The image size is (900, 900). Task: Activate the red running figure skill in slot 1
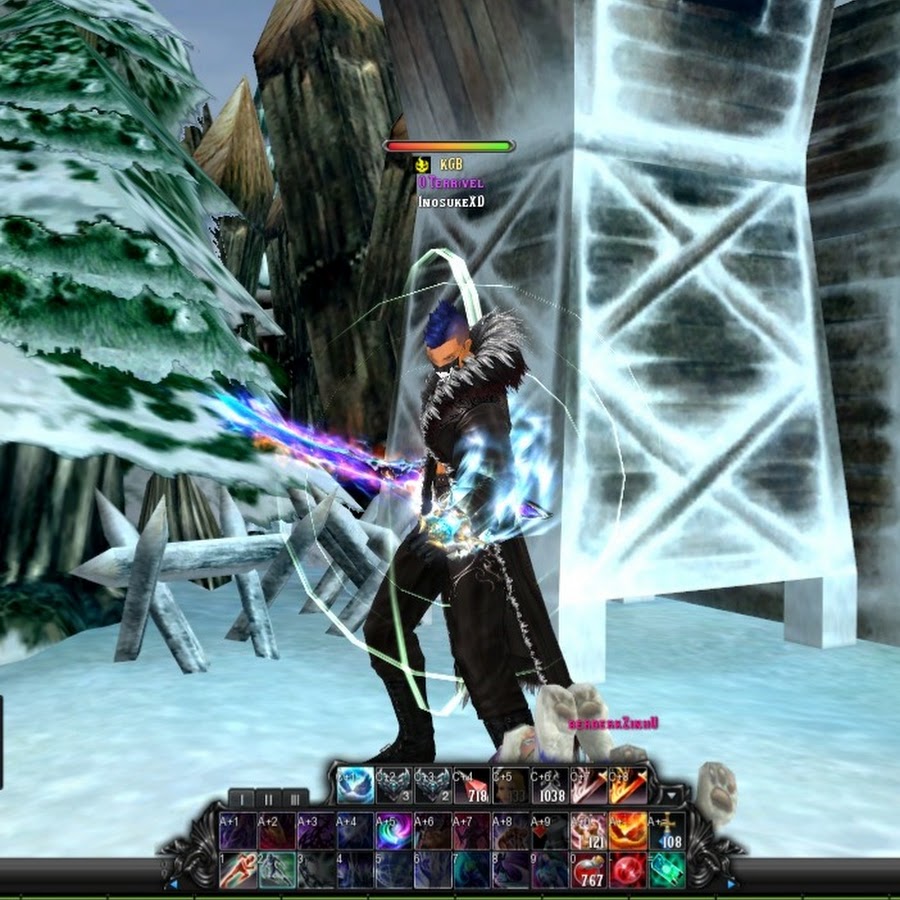[x=236, y=869]
